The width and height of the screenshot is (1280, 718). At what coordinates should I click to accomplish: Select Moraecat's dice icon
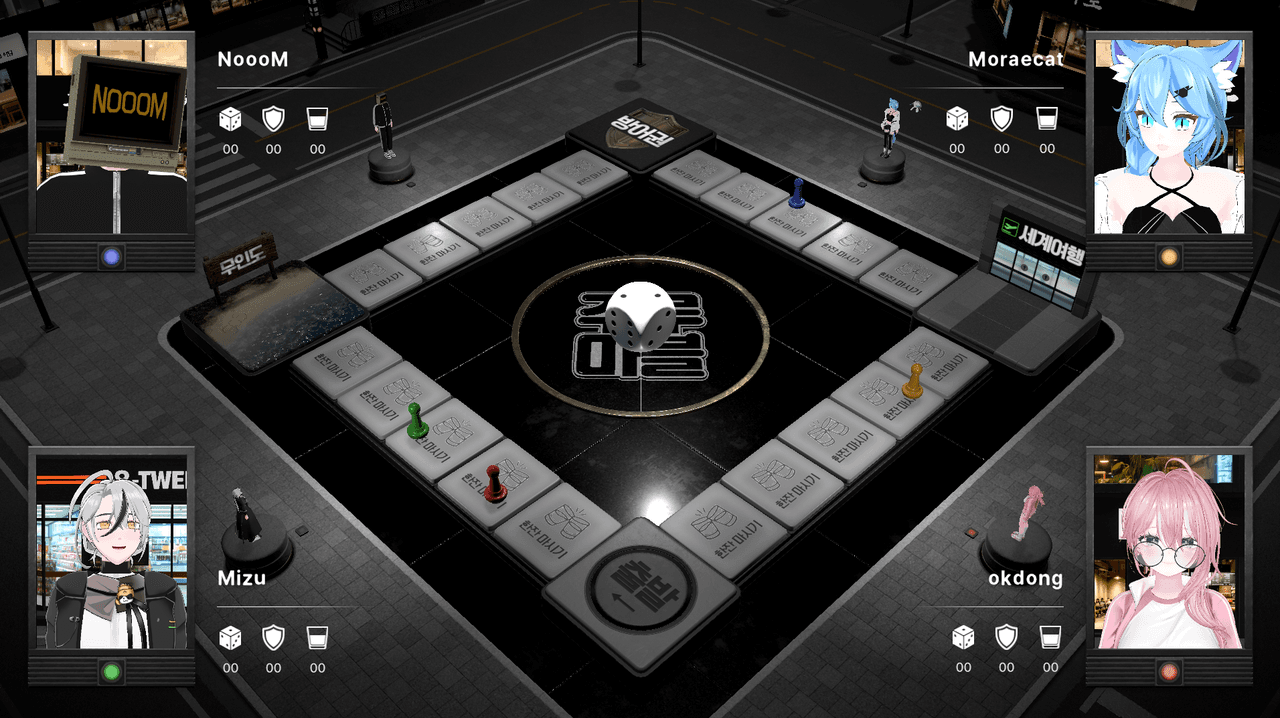957,119
